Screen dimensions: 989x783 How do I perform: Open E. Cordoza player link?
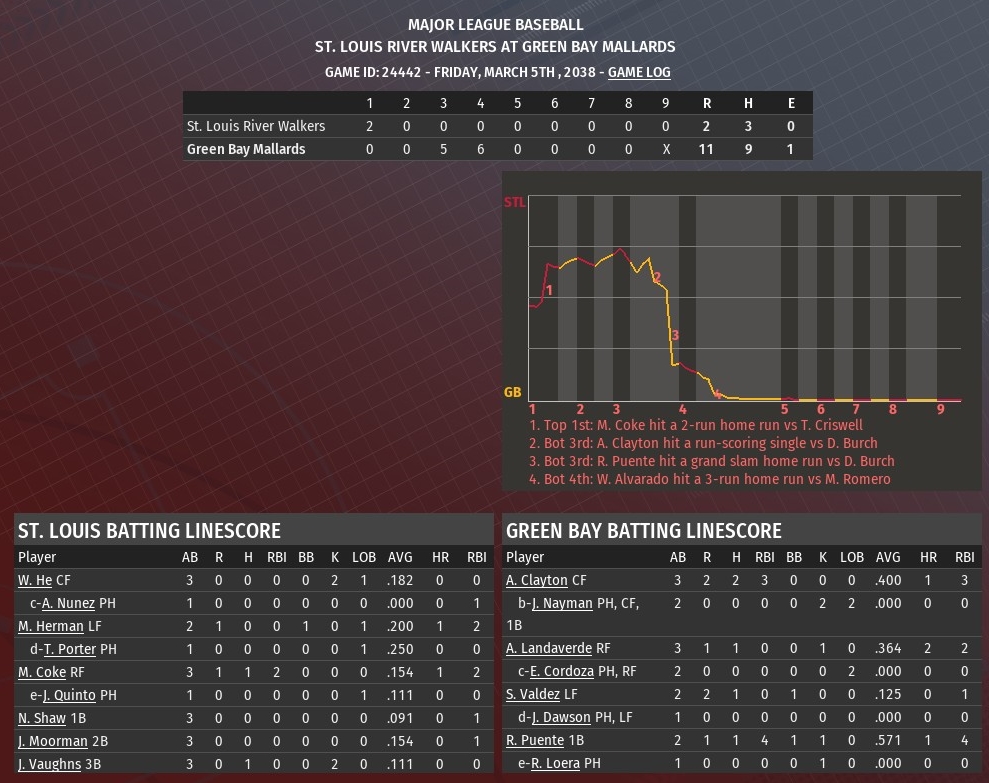(x=567, y=672)
